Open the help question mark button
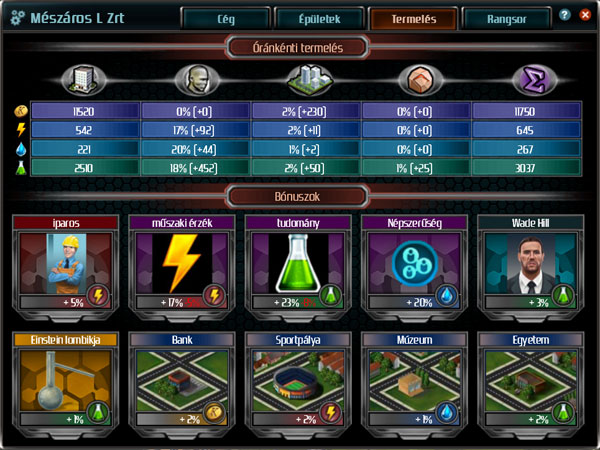 coord(565,16)
